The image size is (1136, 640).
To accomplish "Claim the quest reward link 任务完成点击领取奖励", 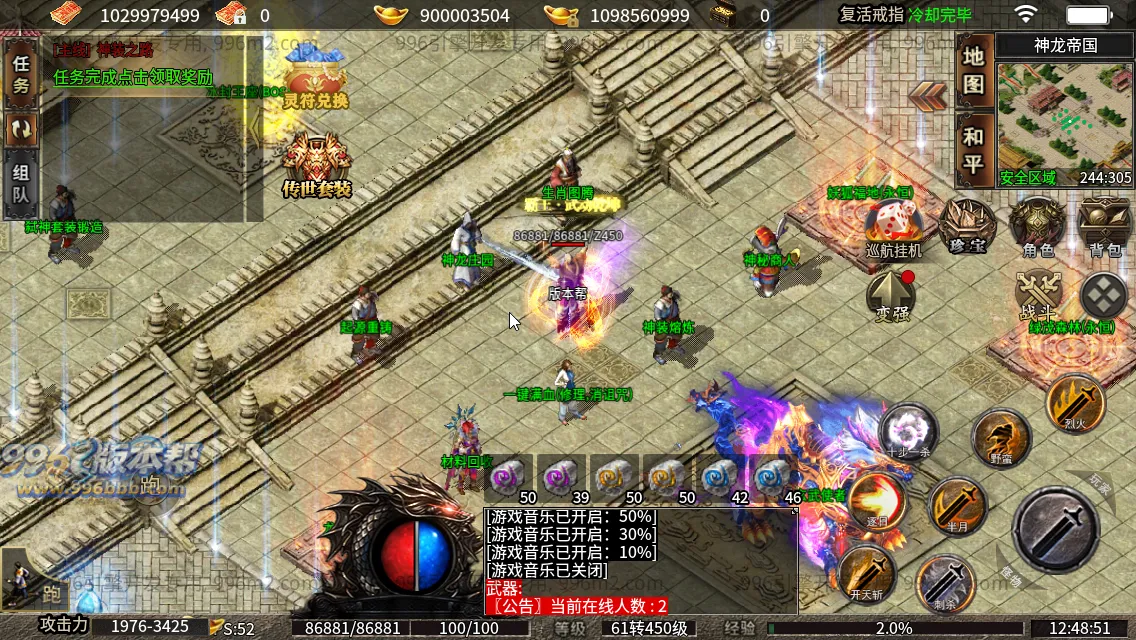I will (133, 77).
